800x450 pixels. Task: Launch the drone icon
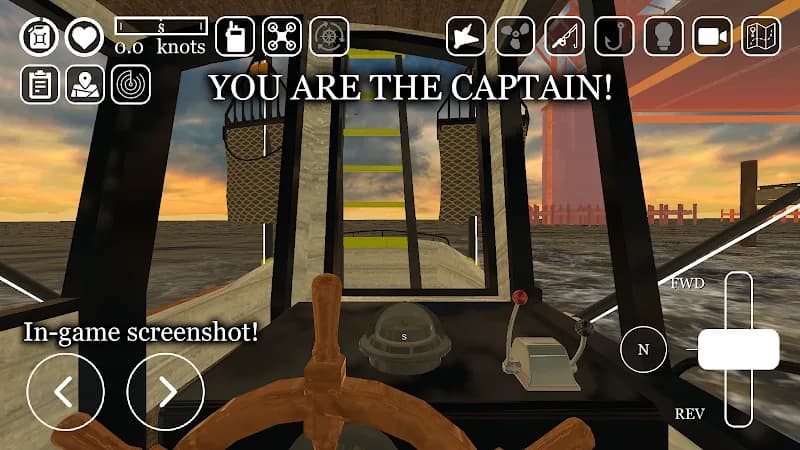282,37
